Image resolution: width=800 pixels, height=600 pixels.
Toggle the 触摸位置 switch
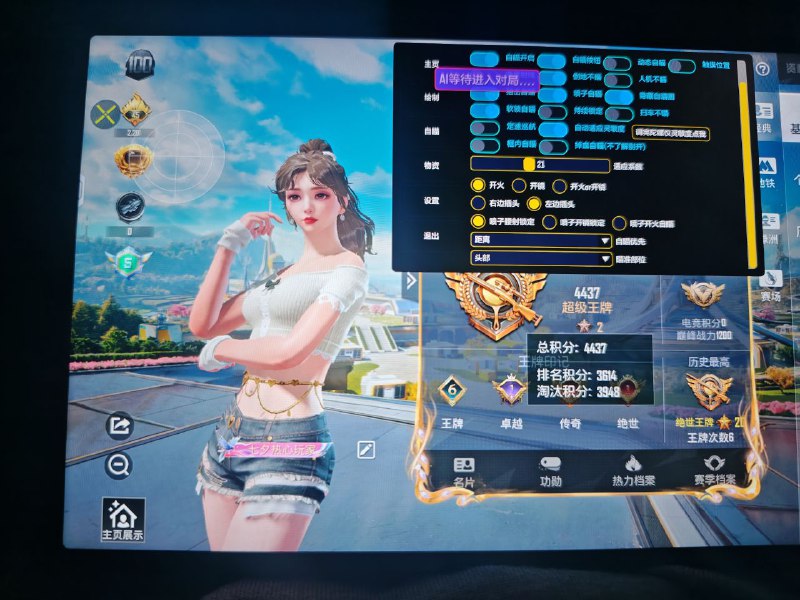682,66
